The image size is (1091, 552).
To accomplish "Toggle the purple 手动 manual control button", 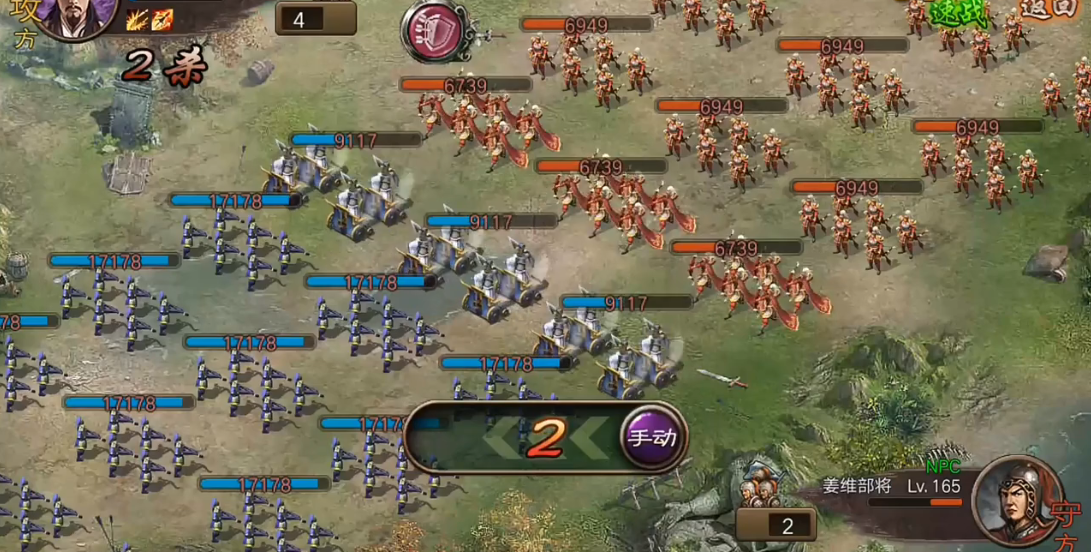I will (652, 437).
